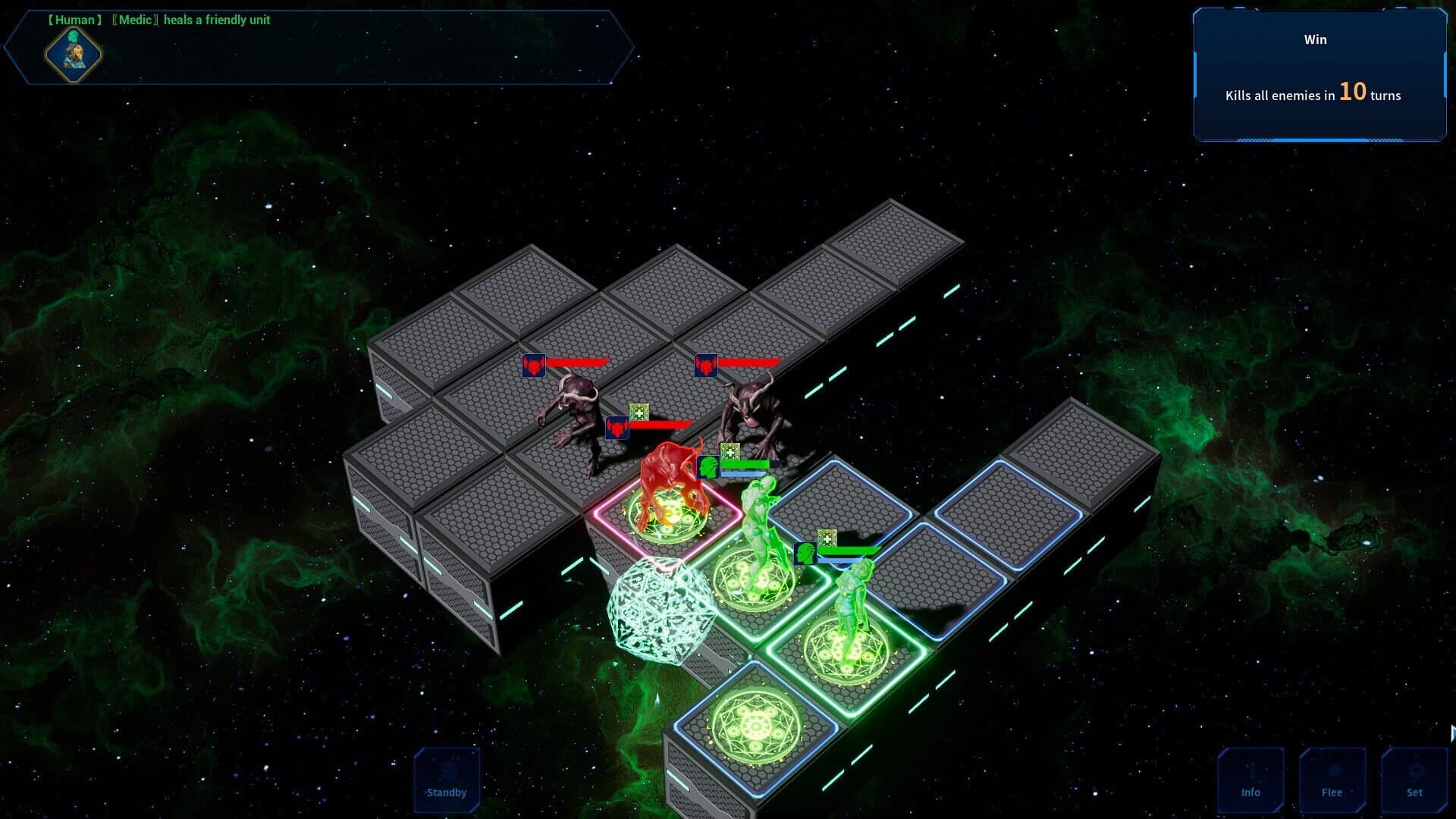Click the red demon head icon above the right minotaur
This screenshot has width=1456, height=819.
[x=706, y=365]
